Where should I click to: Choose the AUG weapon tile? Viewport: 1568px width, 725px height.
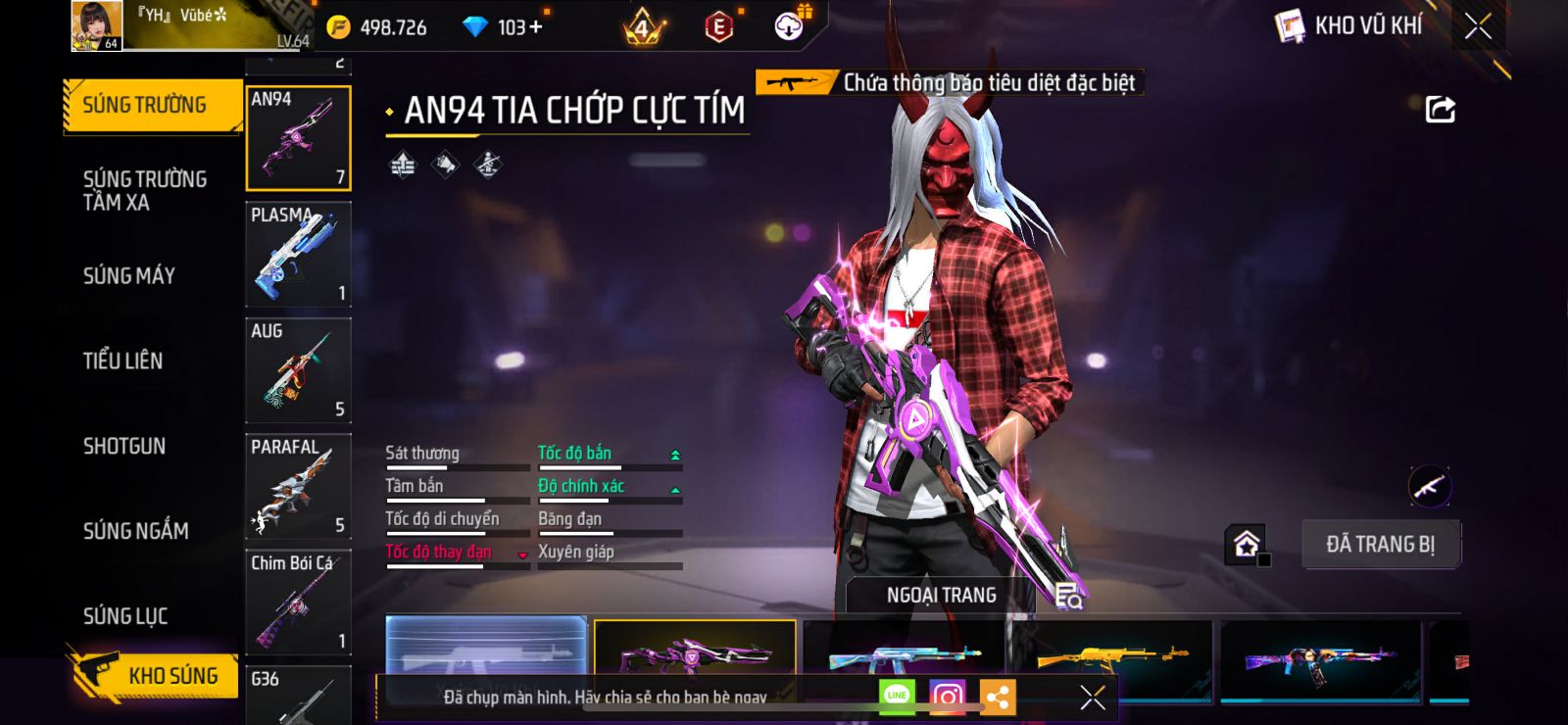(298, 370)
